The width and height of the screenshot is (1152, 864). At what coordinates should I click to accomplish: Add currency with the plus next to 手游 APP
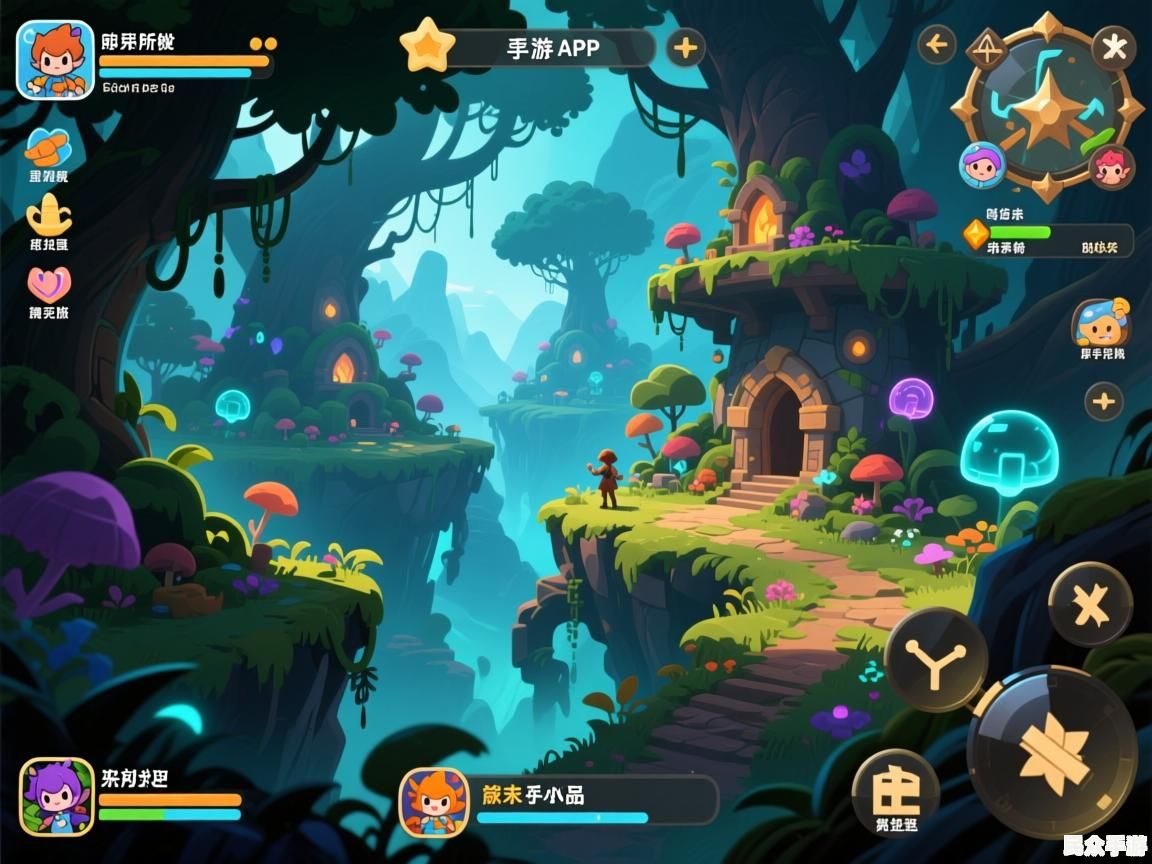685,47
